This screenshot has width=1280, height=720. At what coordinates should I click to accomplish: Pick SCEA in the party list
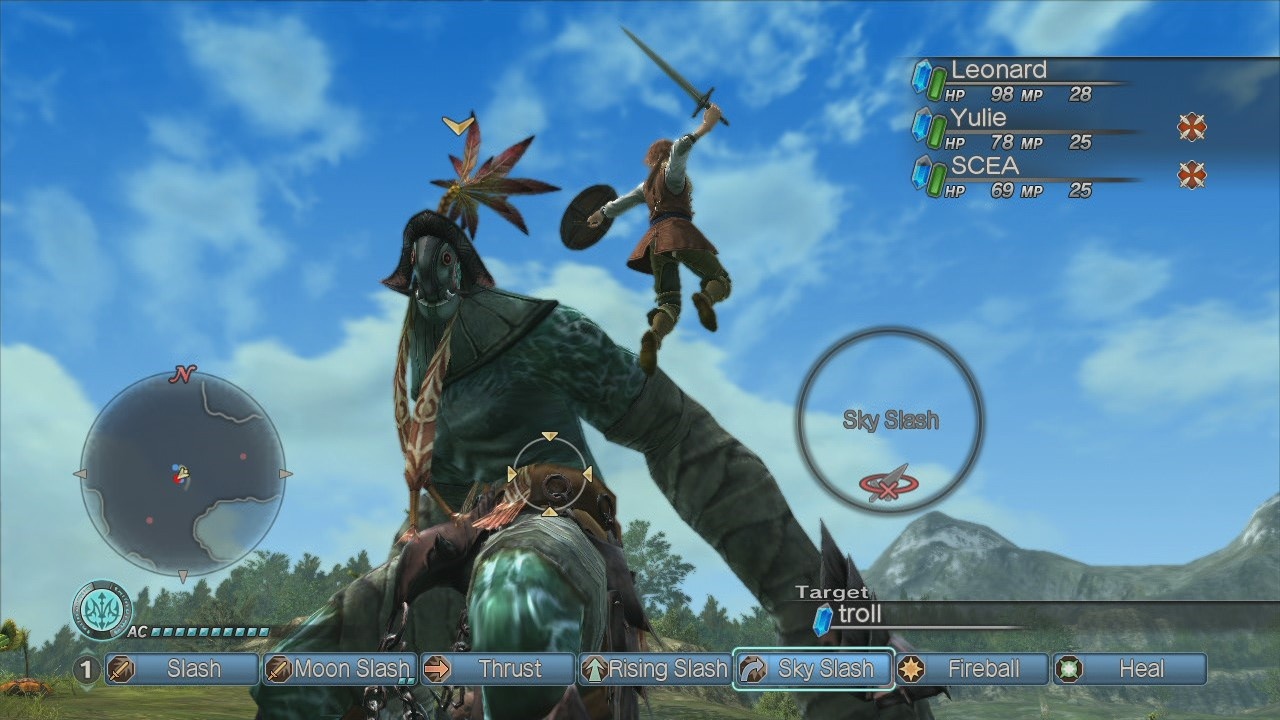pyautogui.click(x=985, y=165)
